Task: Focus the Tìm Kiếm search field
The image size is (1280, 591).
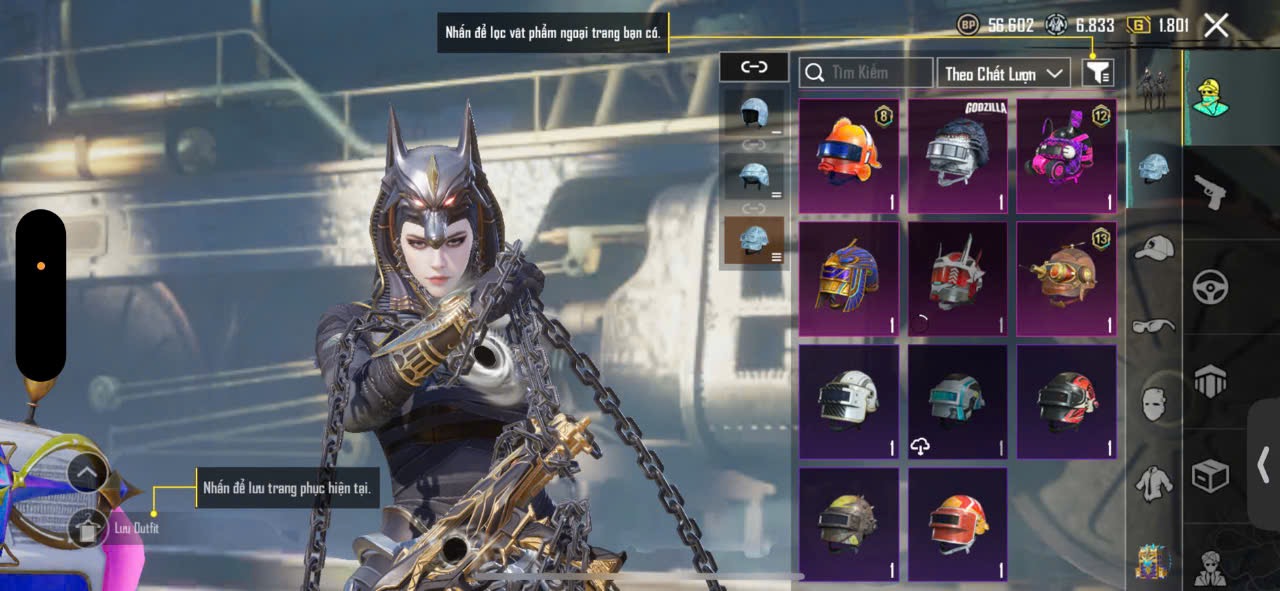Action: tap(866, 72)
